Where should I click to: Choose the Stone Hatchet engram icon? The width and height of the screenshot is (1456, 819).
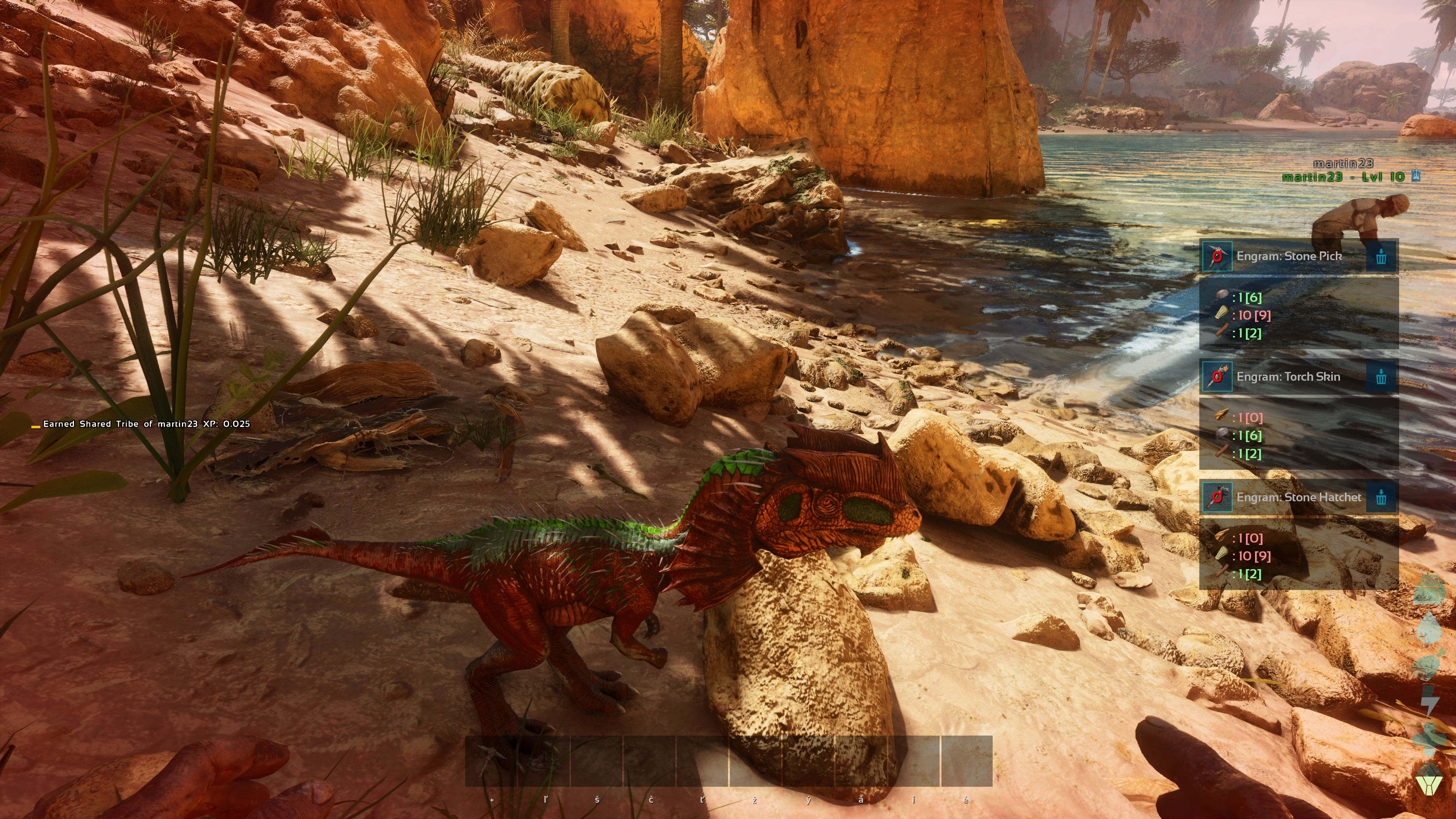pyautogui.click(x=1217, y=497)
